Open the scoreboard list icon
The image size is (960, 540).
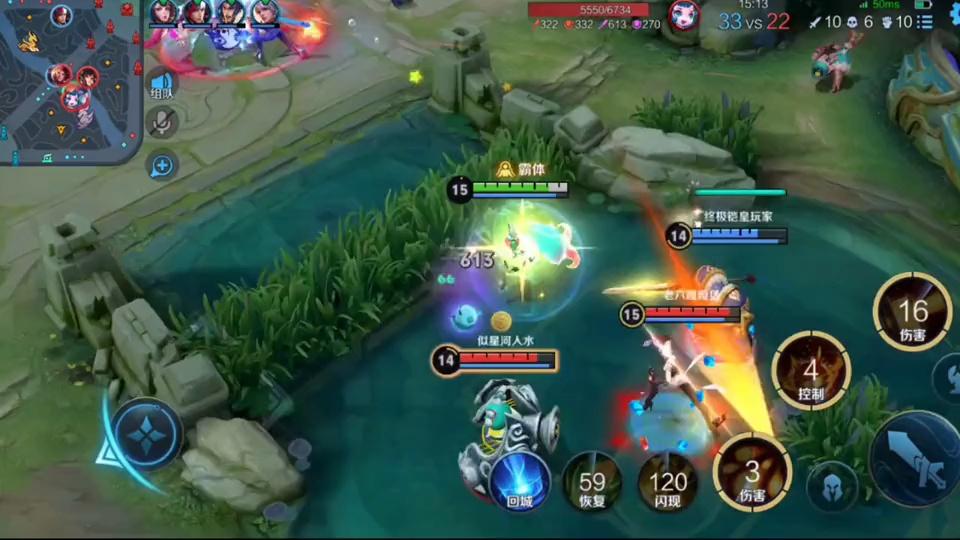[x=924, y=21]
